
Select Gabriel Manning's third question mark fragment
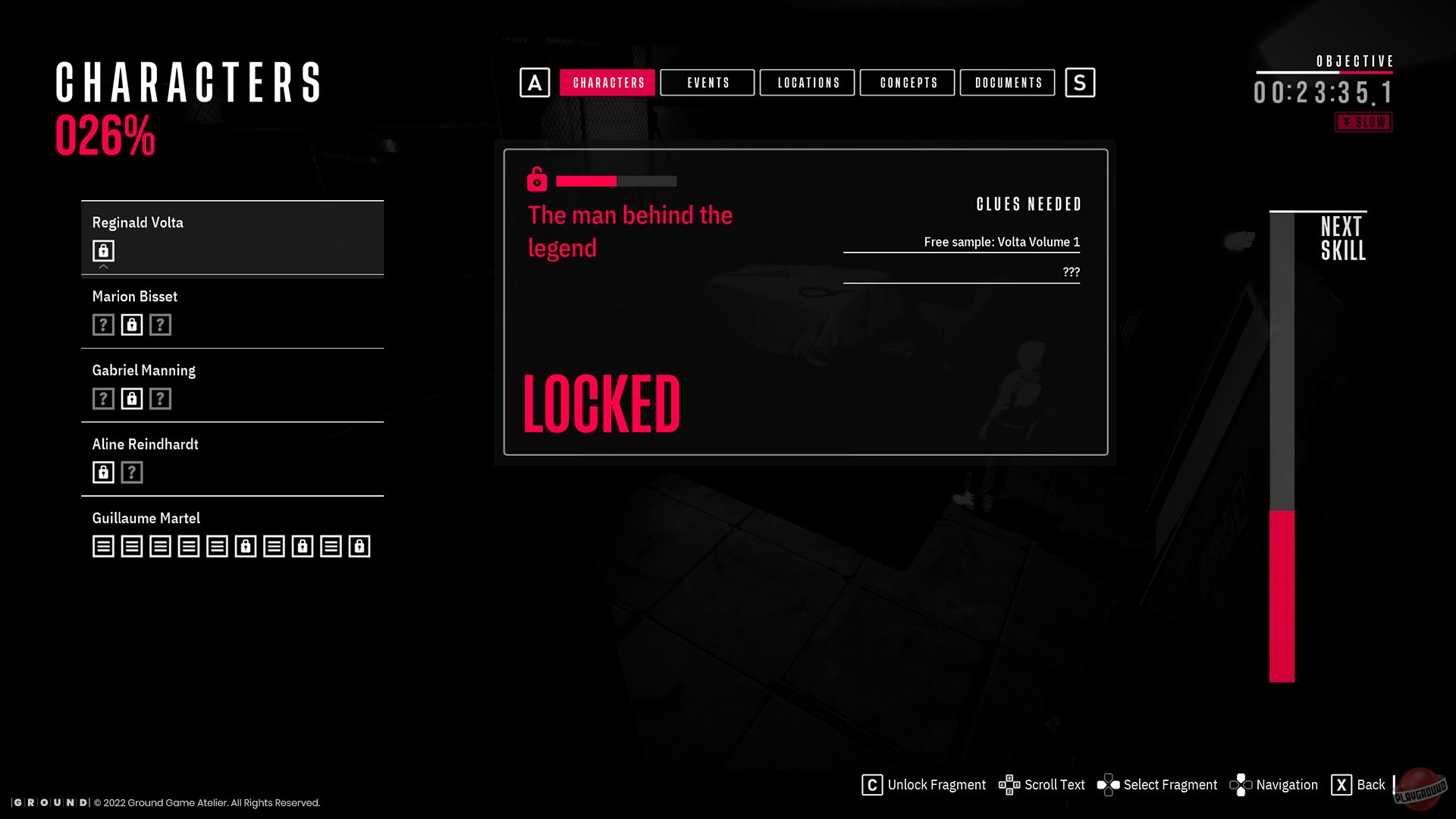(159, 397)
